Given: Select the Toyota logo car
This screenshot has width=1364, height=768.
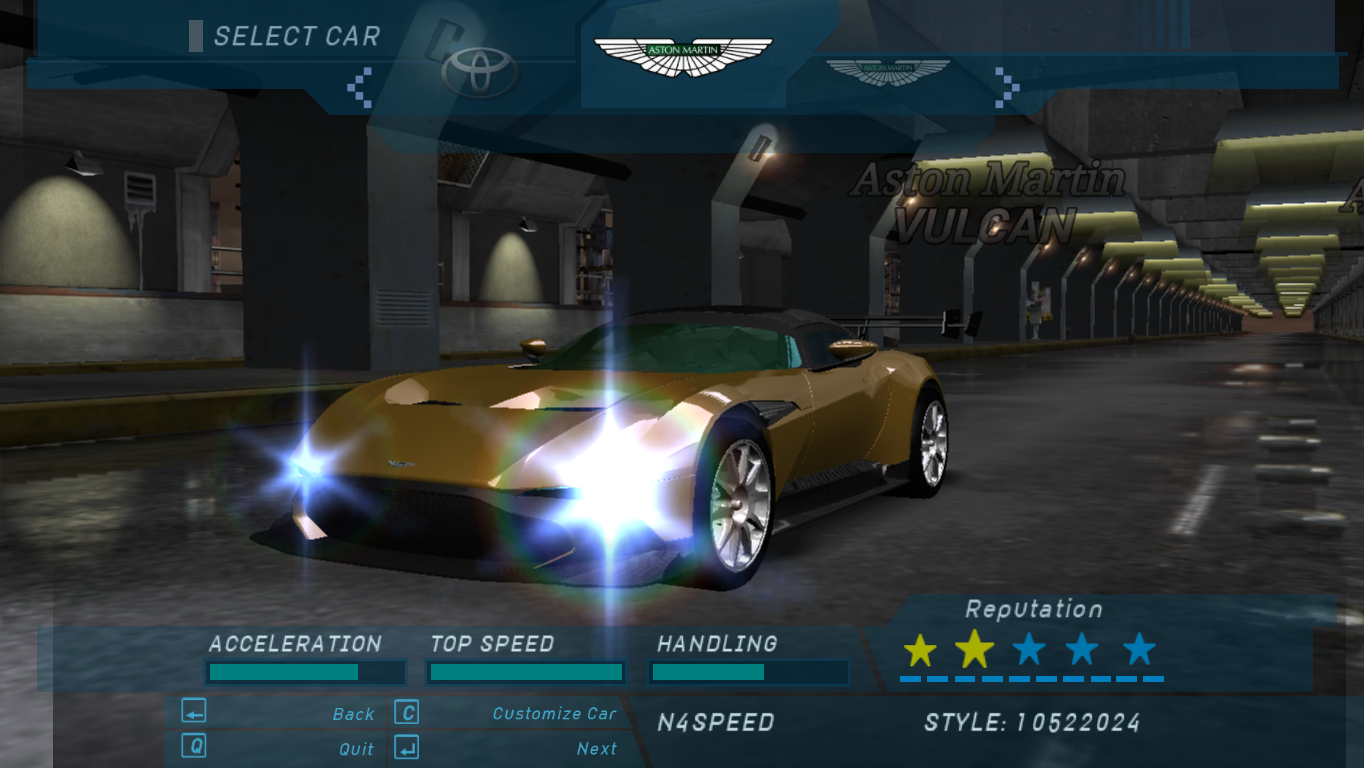Looking at the screenshot, I should 480,72.
